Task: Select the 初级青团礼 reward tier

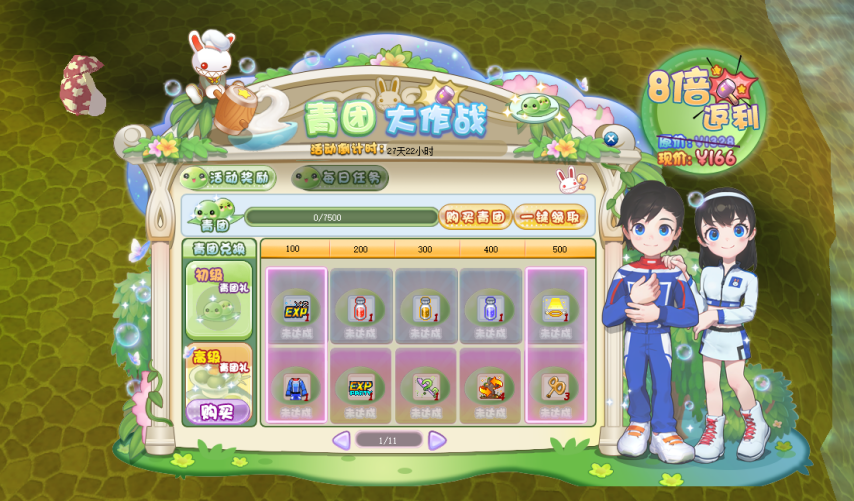Action: pos(218,300)
